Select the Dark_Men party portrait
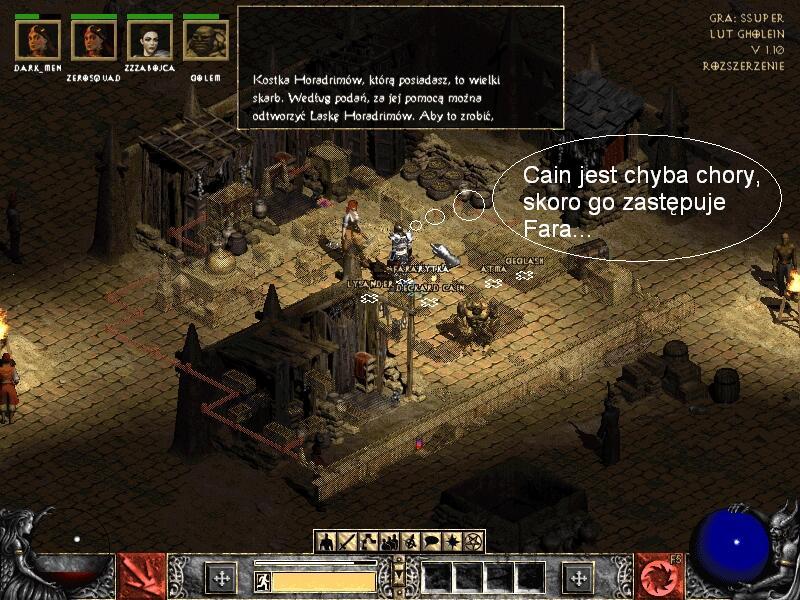The height and width of the screenshot is (600, 800). coord(38,40)
